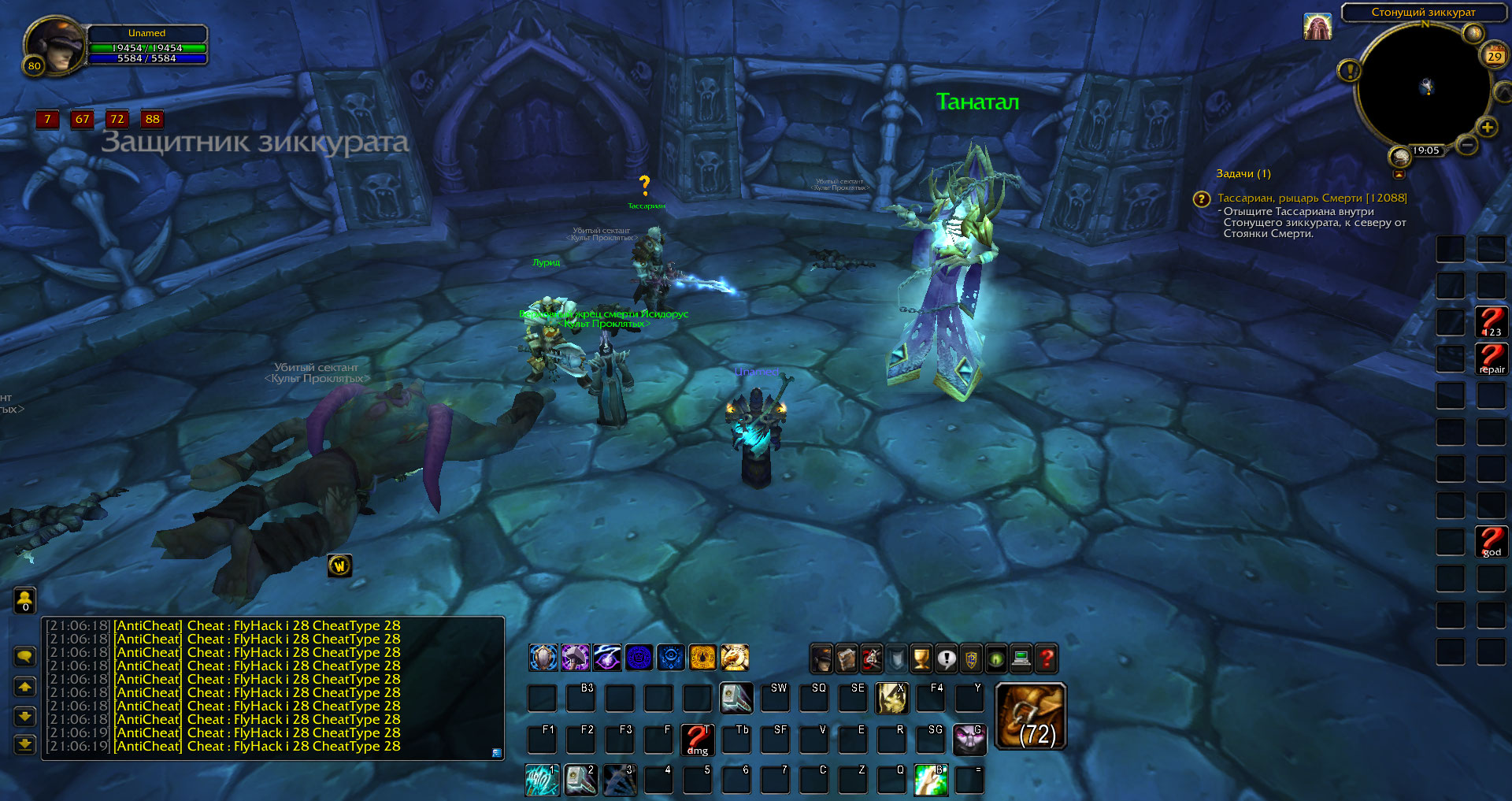
Task: Zoom in the minimap with the plus button
Action: tap(1487, 127)
